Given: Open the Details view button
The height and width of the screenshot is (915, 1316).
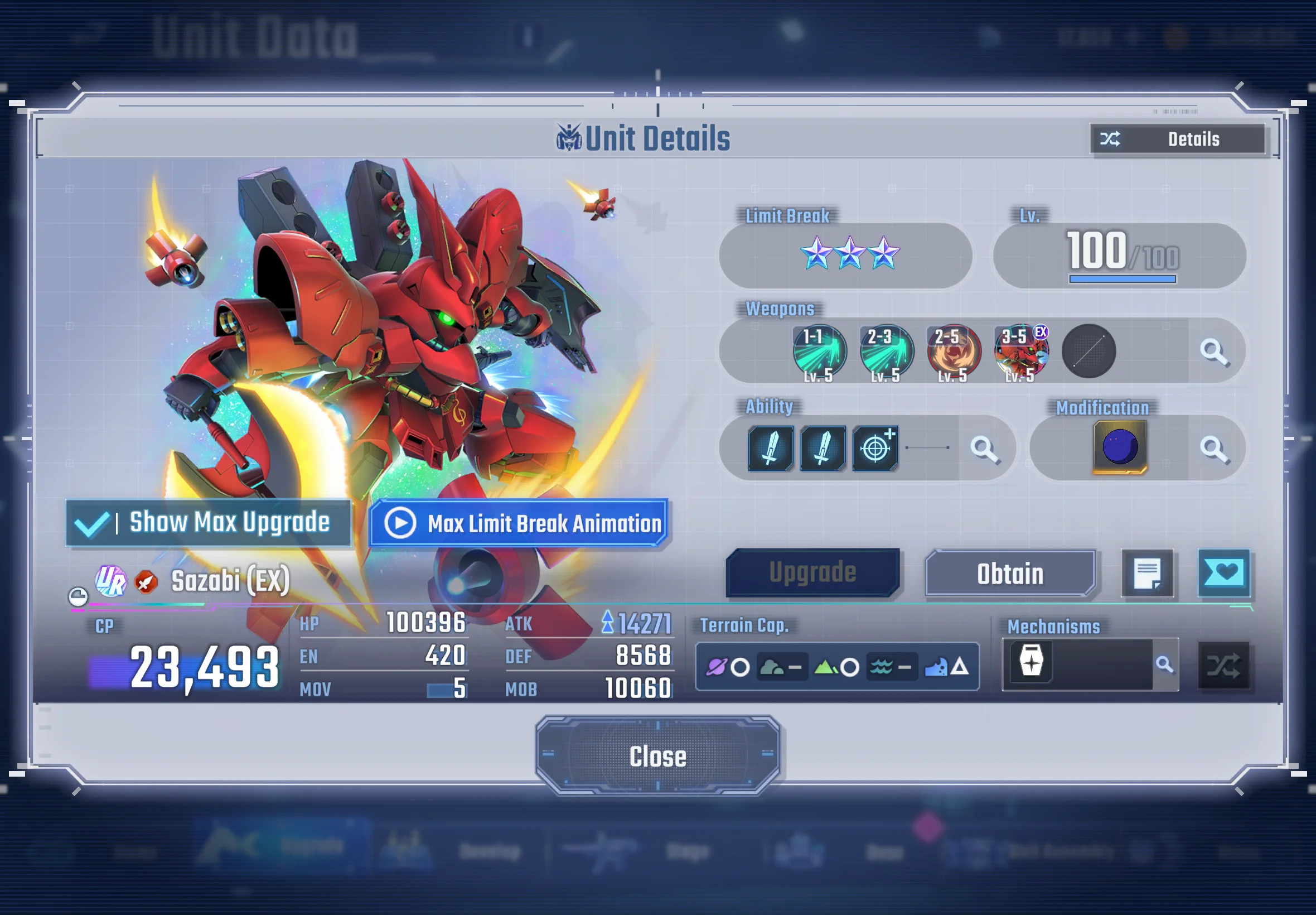Looking at the screenshot, I should point(1177,139).
